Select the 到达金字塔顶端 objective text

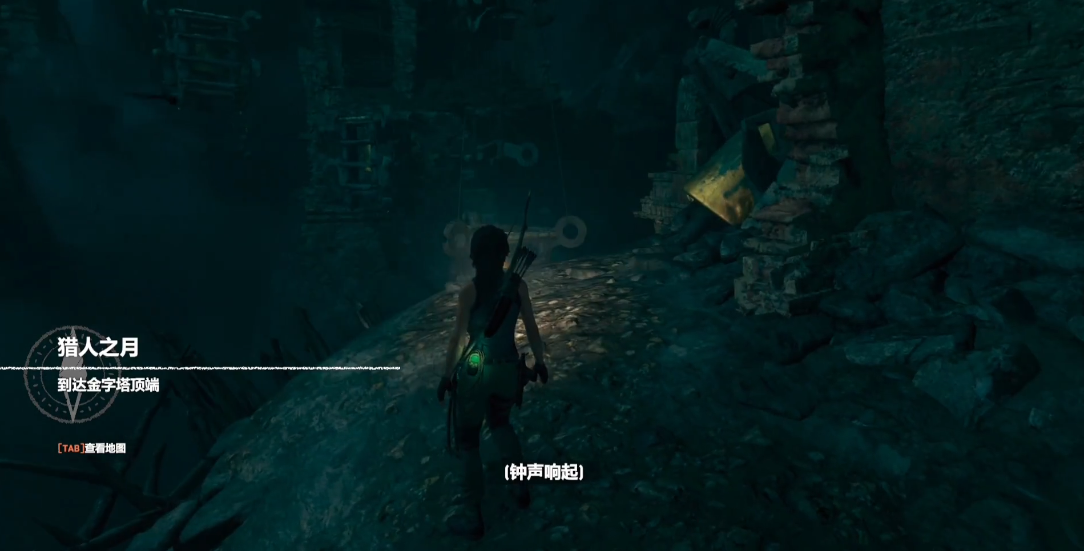pyautogui.click(x=109, y=385)
